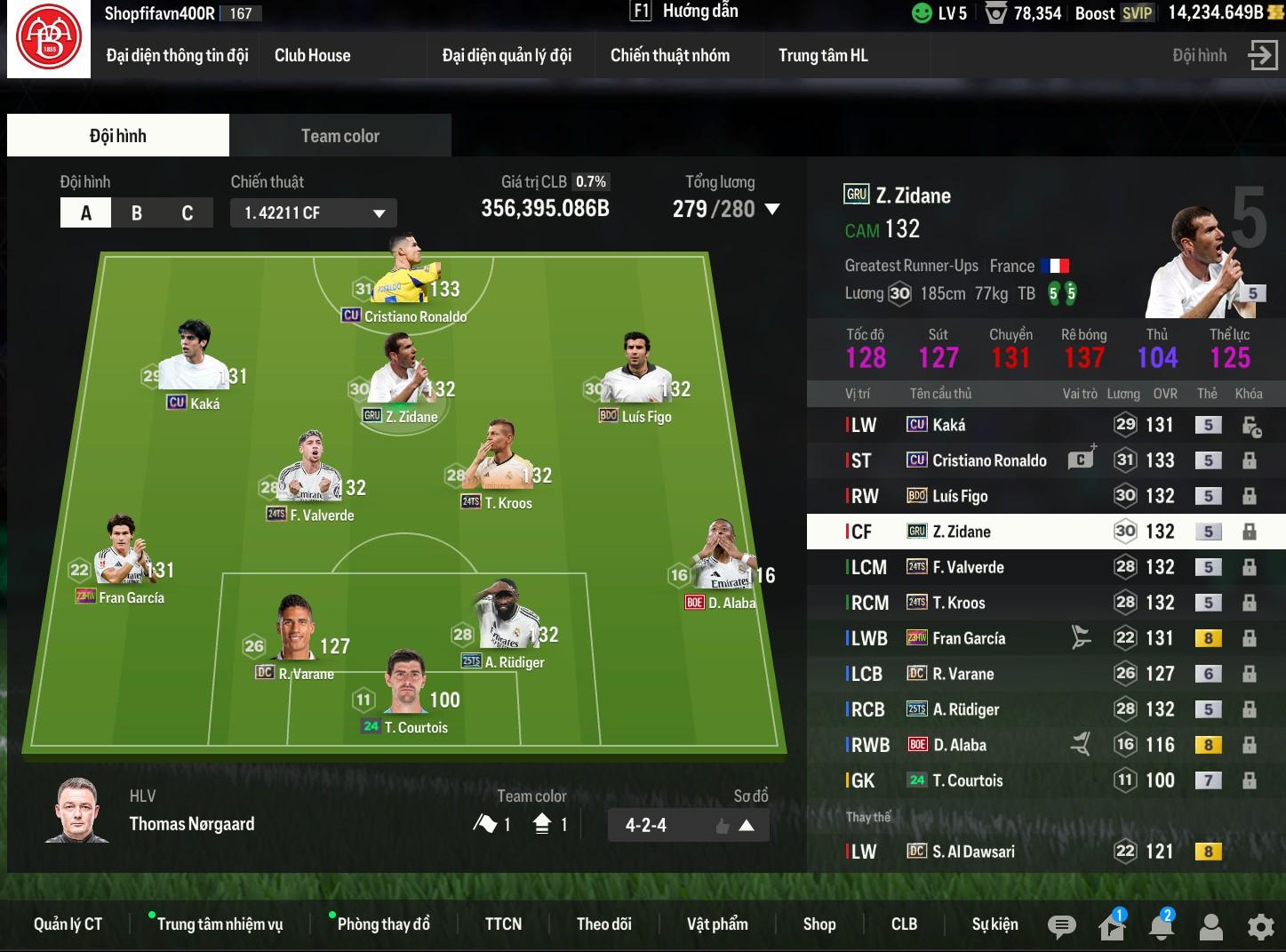1286x952 pixels.
Task: Open Chiến thuật nhóm menu
Action: tap(669, 55)
